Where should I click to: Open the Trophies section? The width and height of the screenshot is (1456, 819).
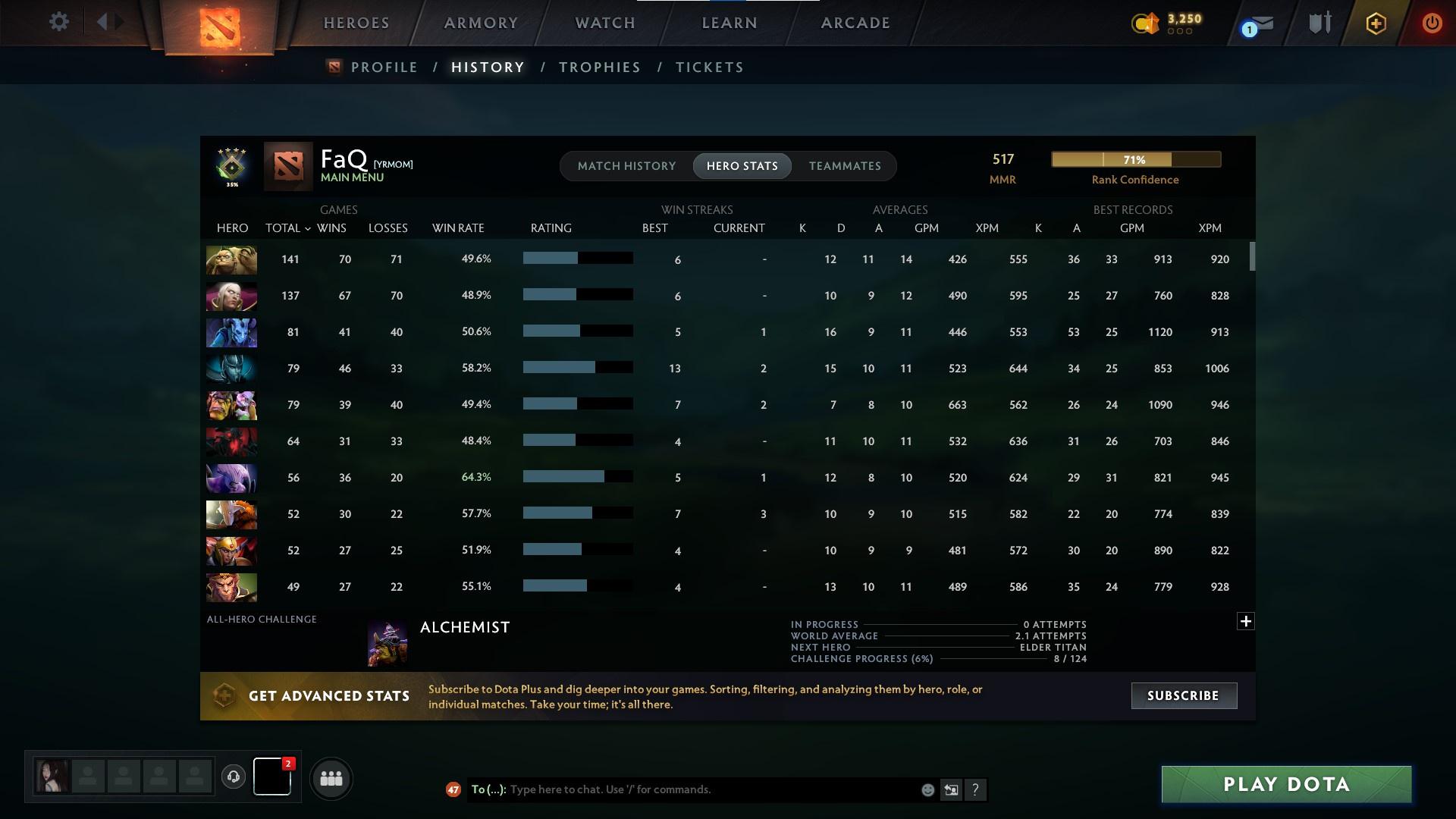point(598,67)
